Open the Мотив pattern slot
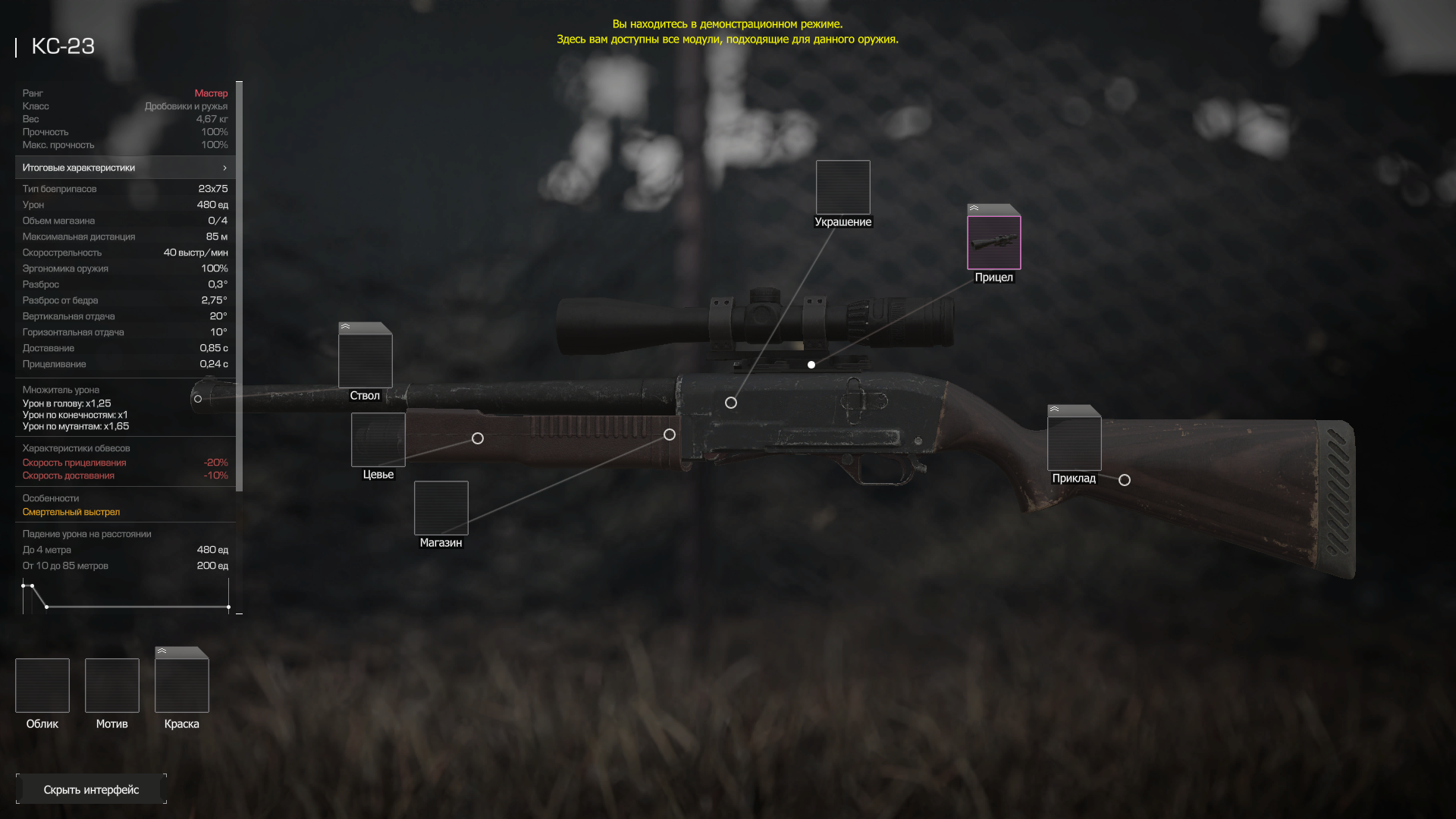The width and height of the screenshot is (1456, 819). [112, 686]
